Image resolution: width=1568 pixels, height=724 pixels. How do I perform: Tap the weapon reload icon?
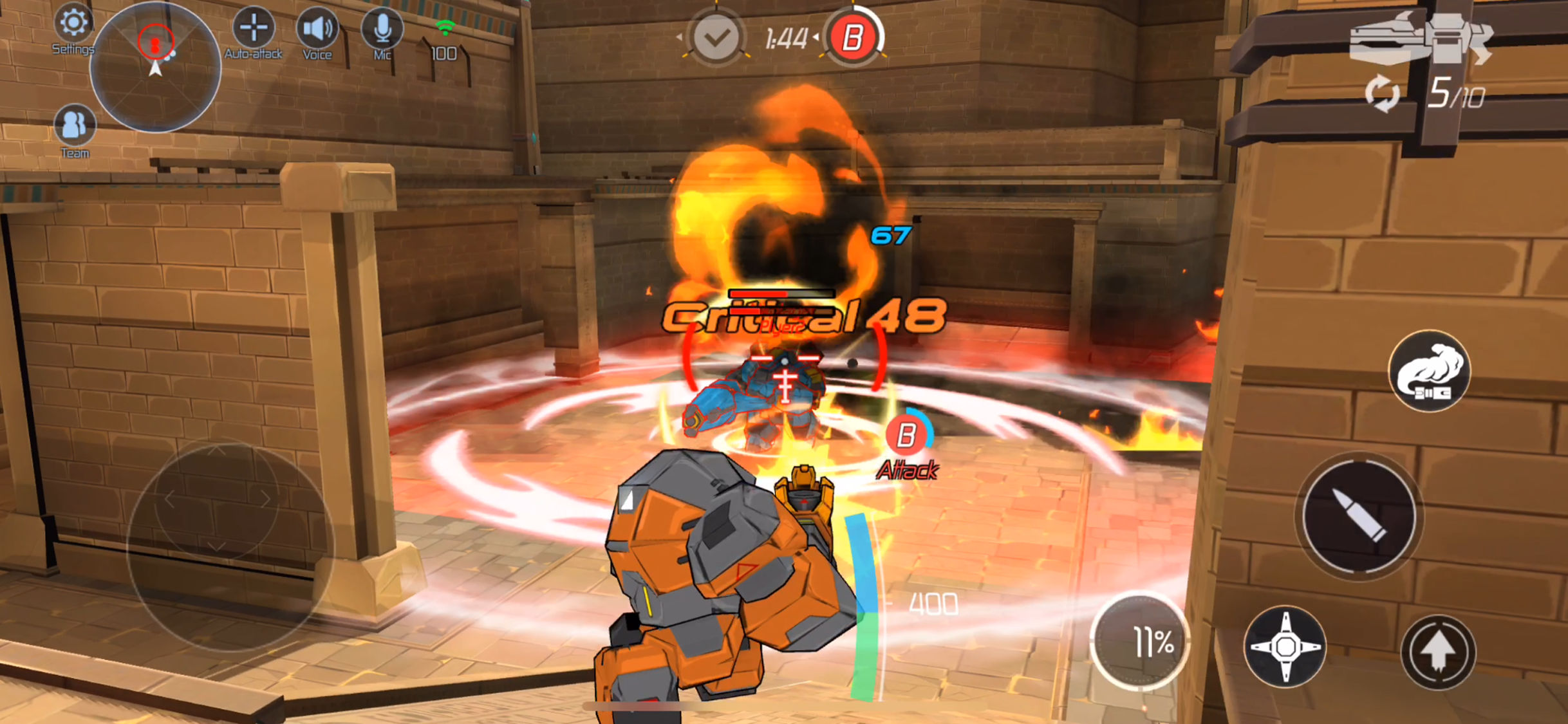click(1381, 94)
